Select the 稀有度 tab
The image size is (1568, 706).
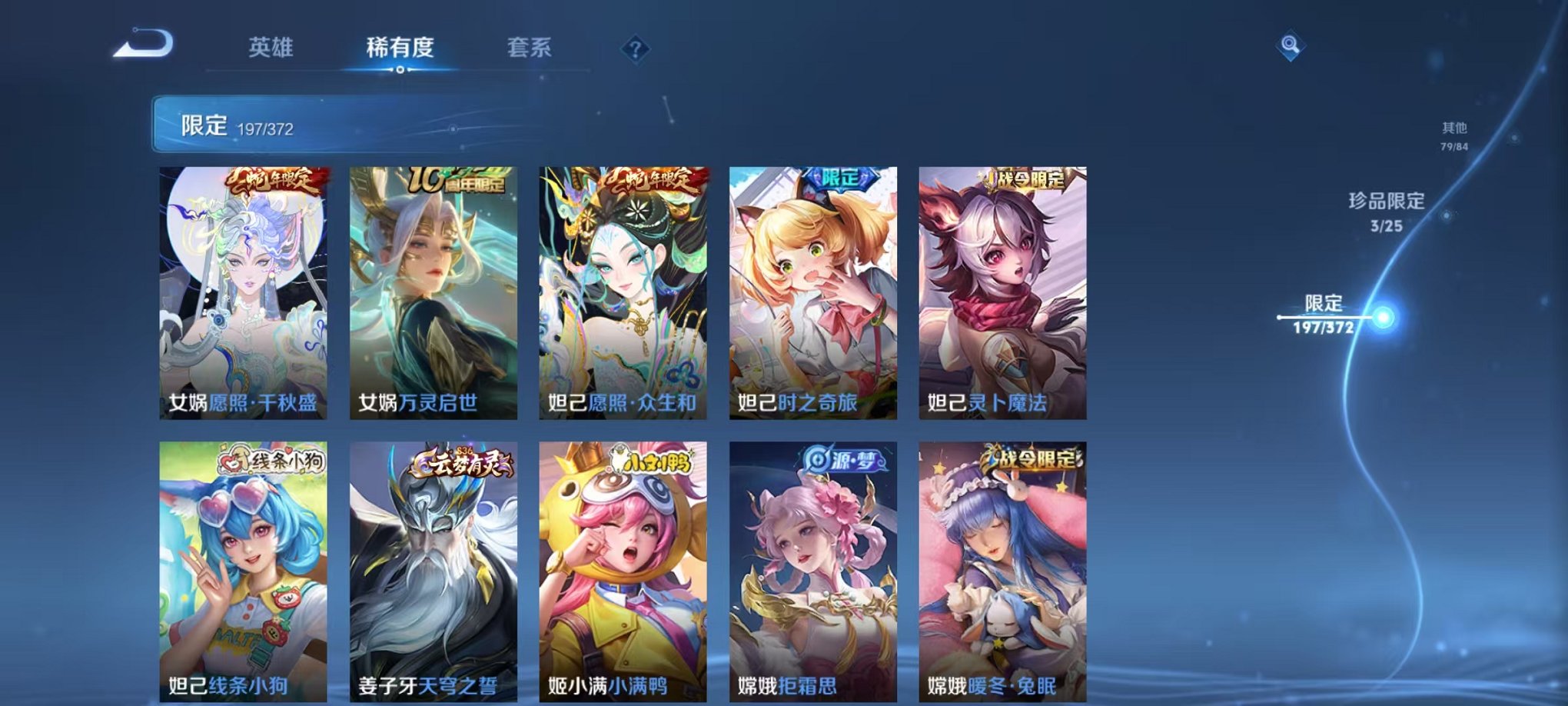tap(400, 48)
